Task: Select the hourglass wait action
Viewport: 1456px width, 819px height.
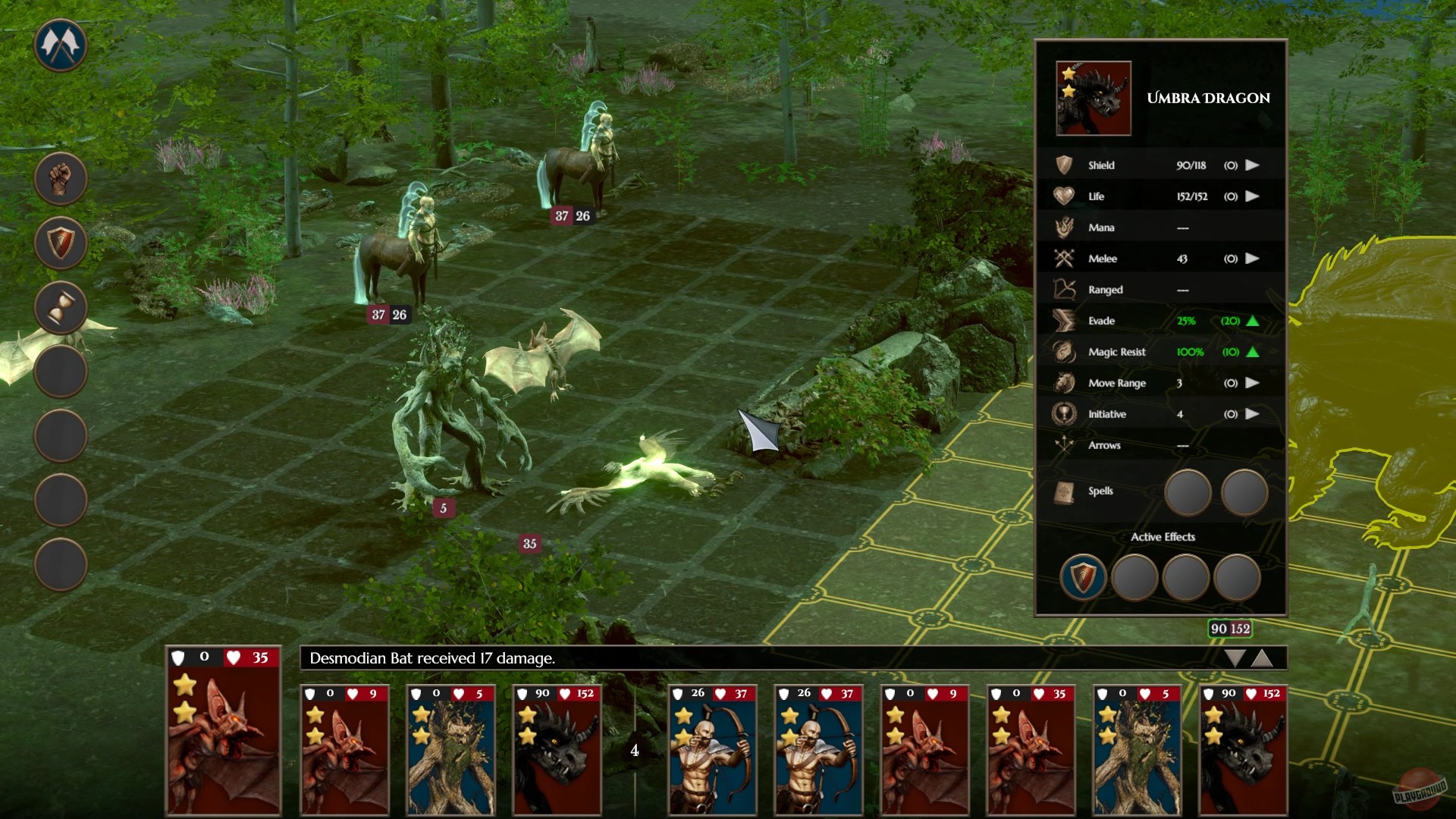Action: (61, 306)
